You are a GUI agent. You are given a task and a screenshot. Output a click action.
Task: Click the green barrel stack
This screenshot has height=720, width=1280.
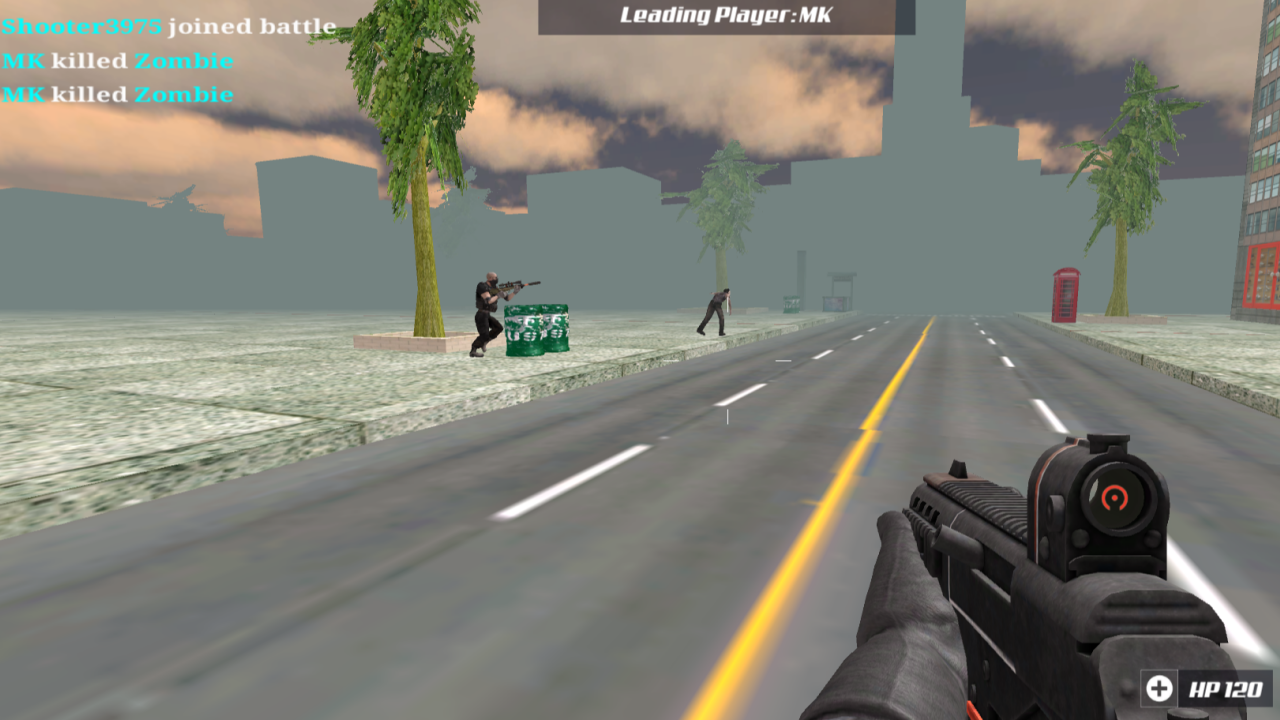(538, 330)
